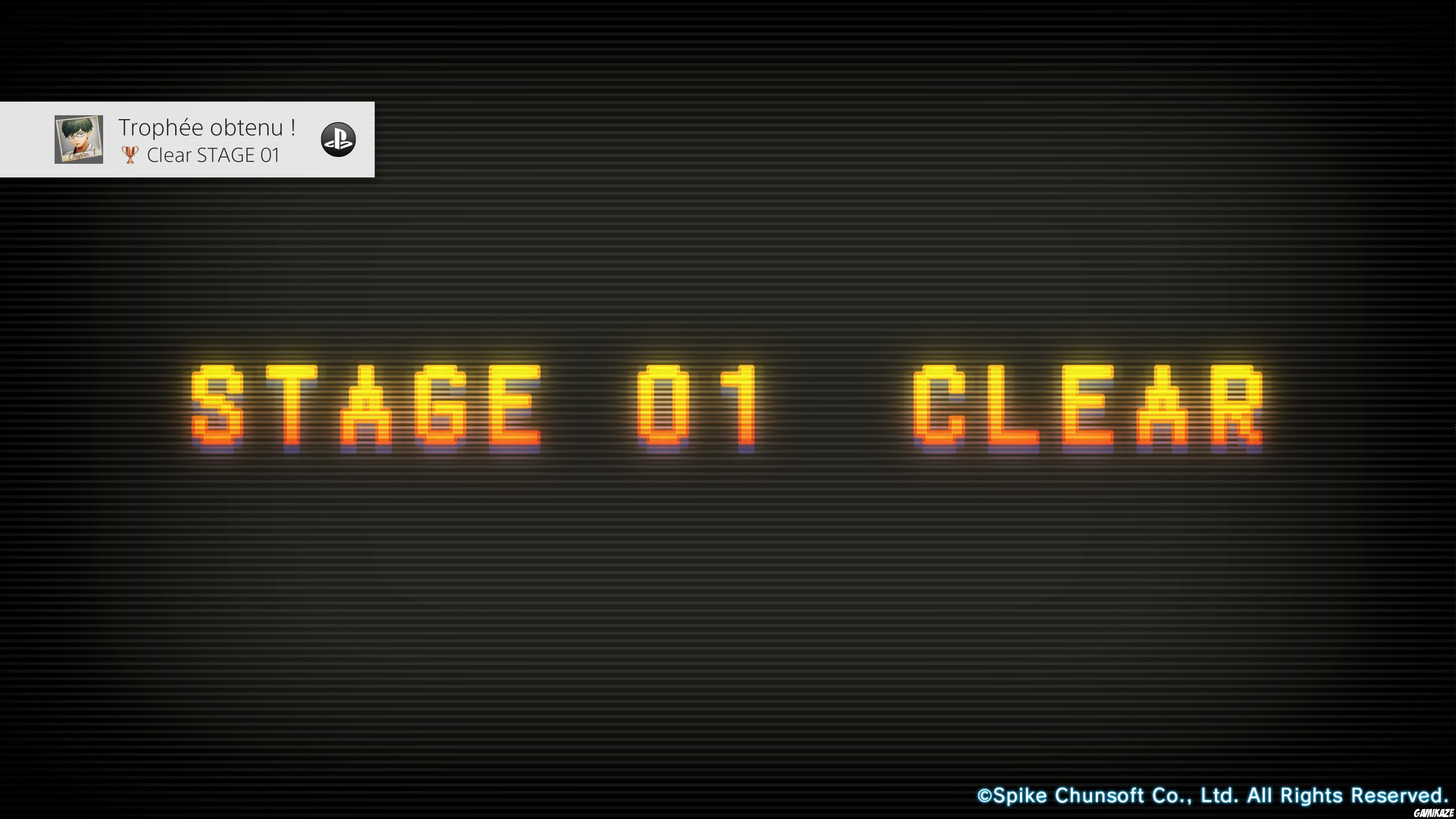1456x819 pixels.
Task: Open the Clear STAGE 01 trophy link
Action: (215, 155)
